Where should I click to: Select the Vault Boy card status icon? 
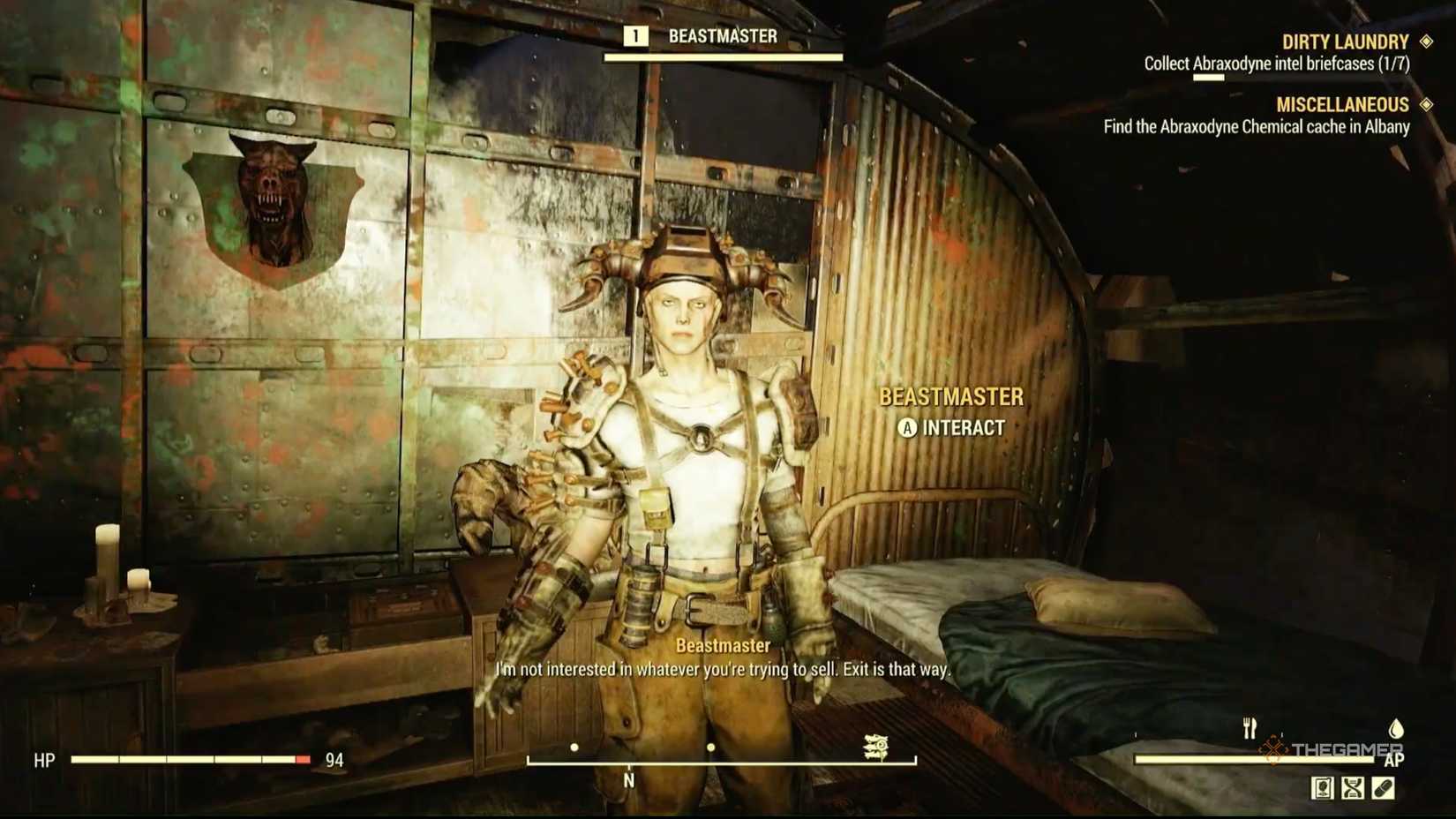1321,787
